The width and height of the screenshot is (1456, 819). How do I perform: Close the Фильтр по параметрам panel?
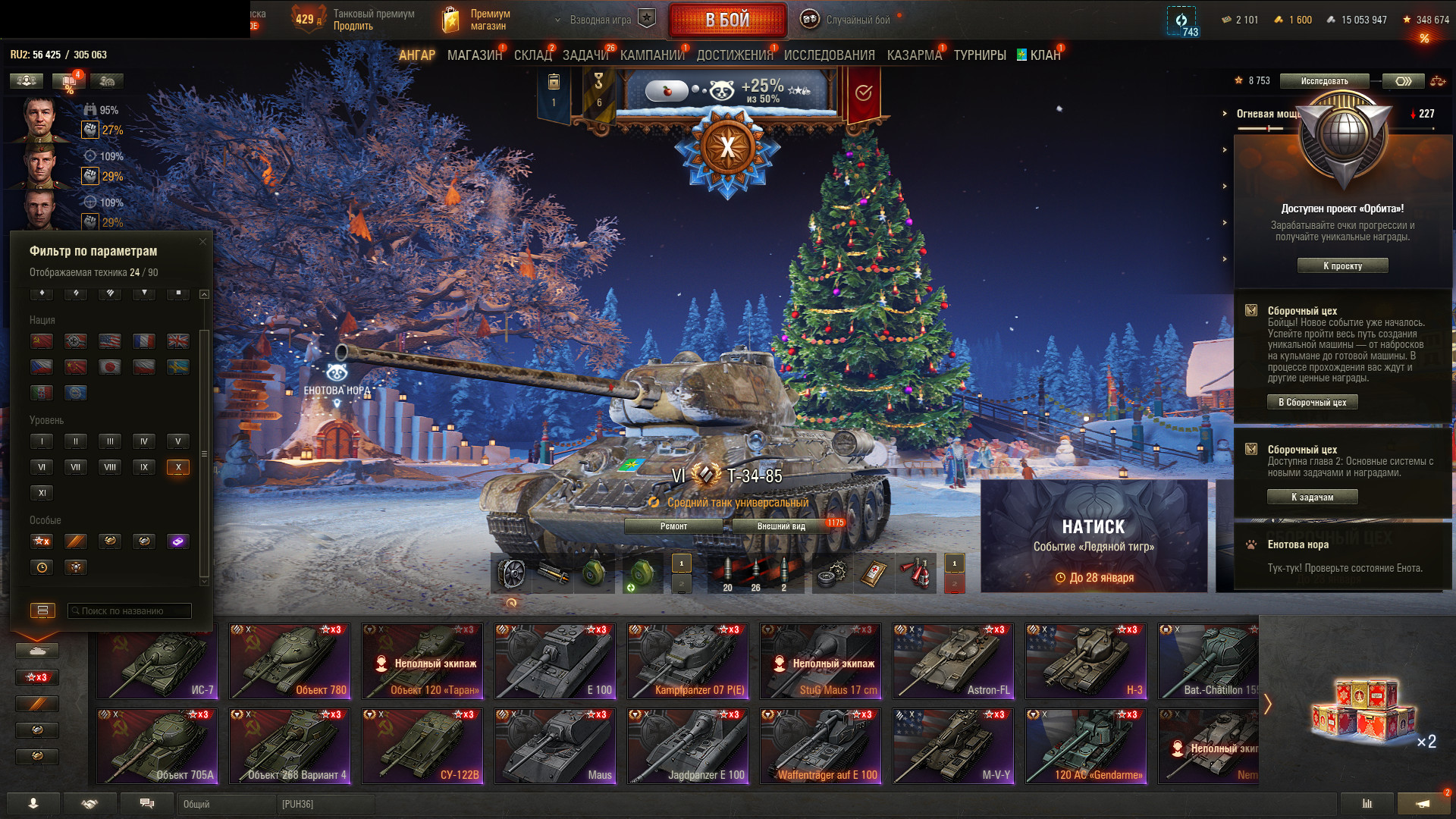[202, 242]
